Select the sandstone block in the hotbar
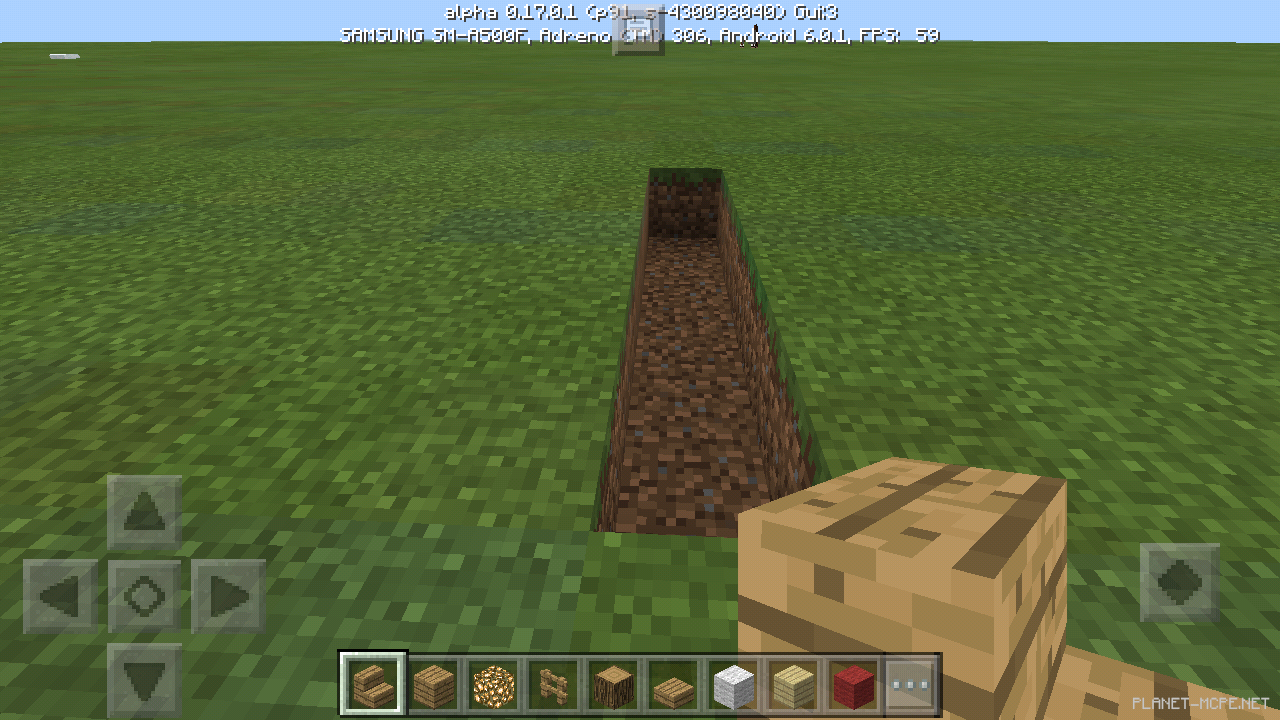The image size is (1280, 720). [793, 684]
